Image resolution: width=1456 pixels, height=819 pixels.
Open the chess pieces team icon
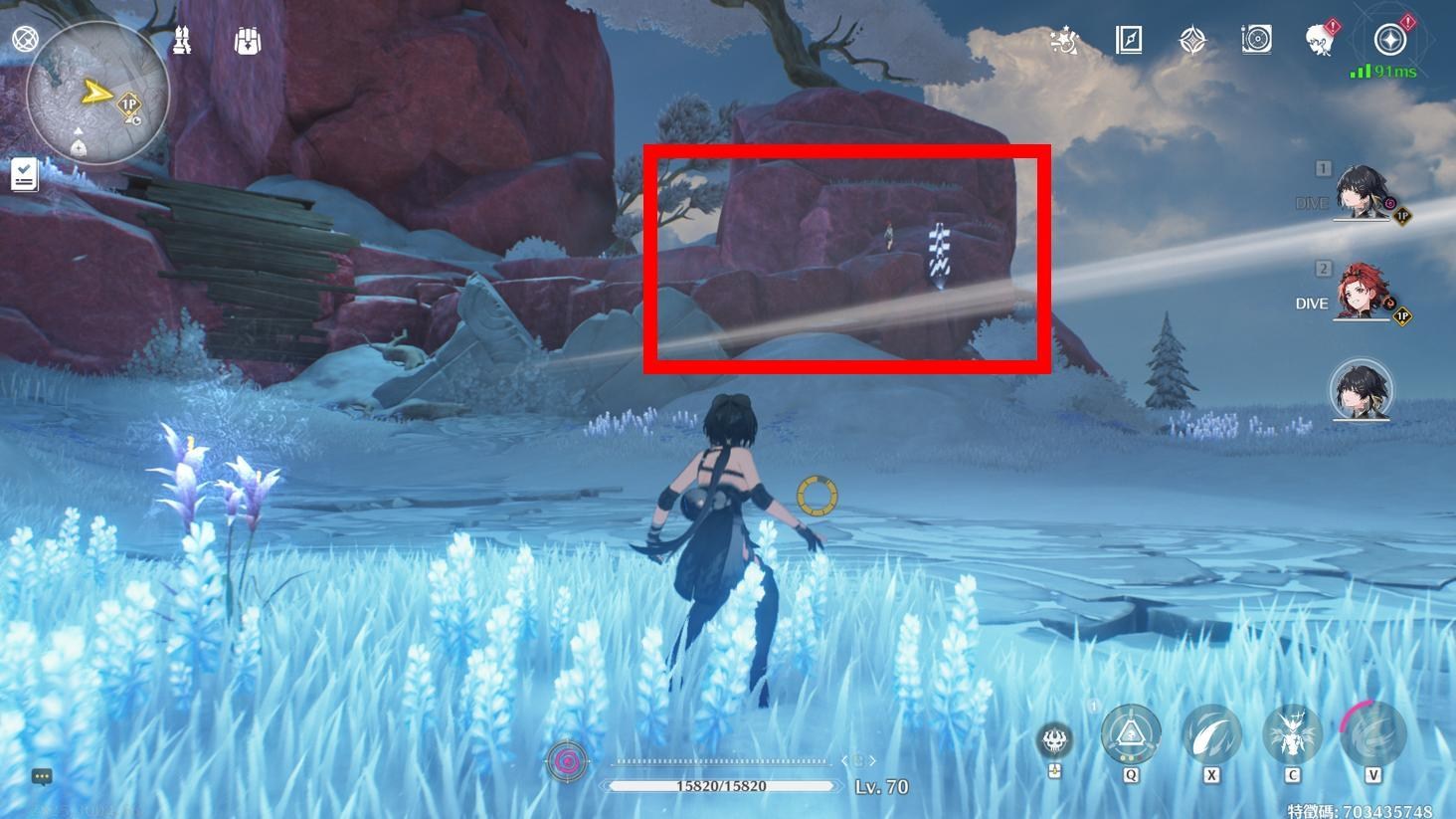click(182, 41)
